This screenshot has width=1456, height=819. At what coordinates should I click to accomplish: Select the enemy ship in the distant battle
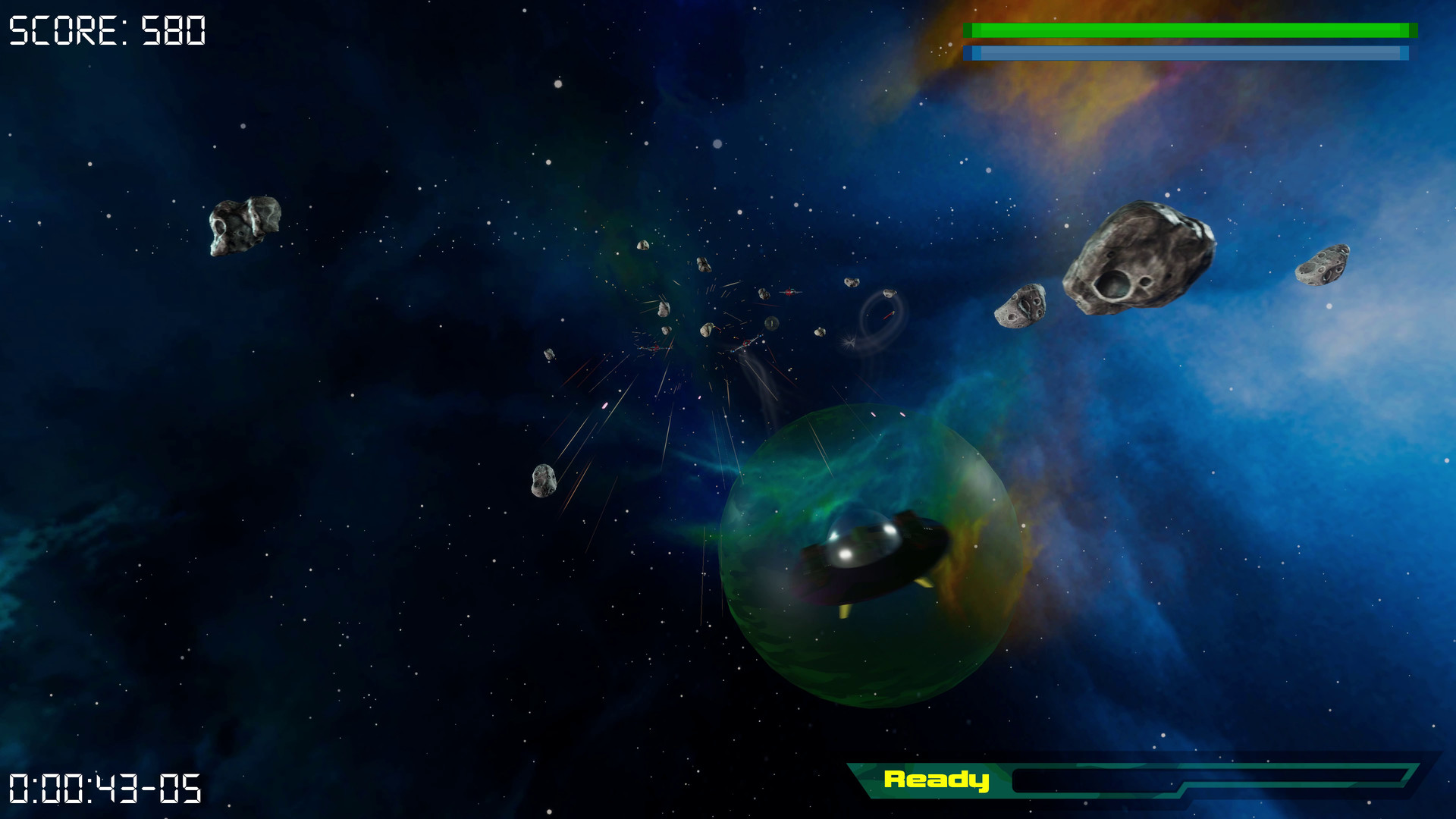tap(789, 292)
